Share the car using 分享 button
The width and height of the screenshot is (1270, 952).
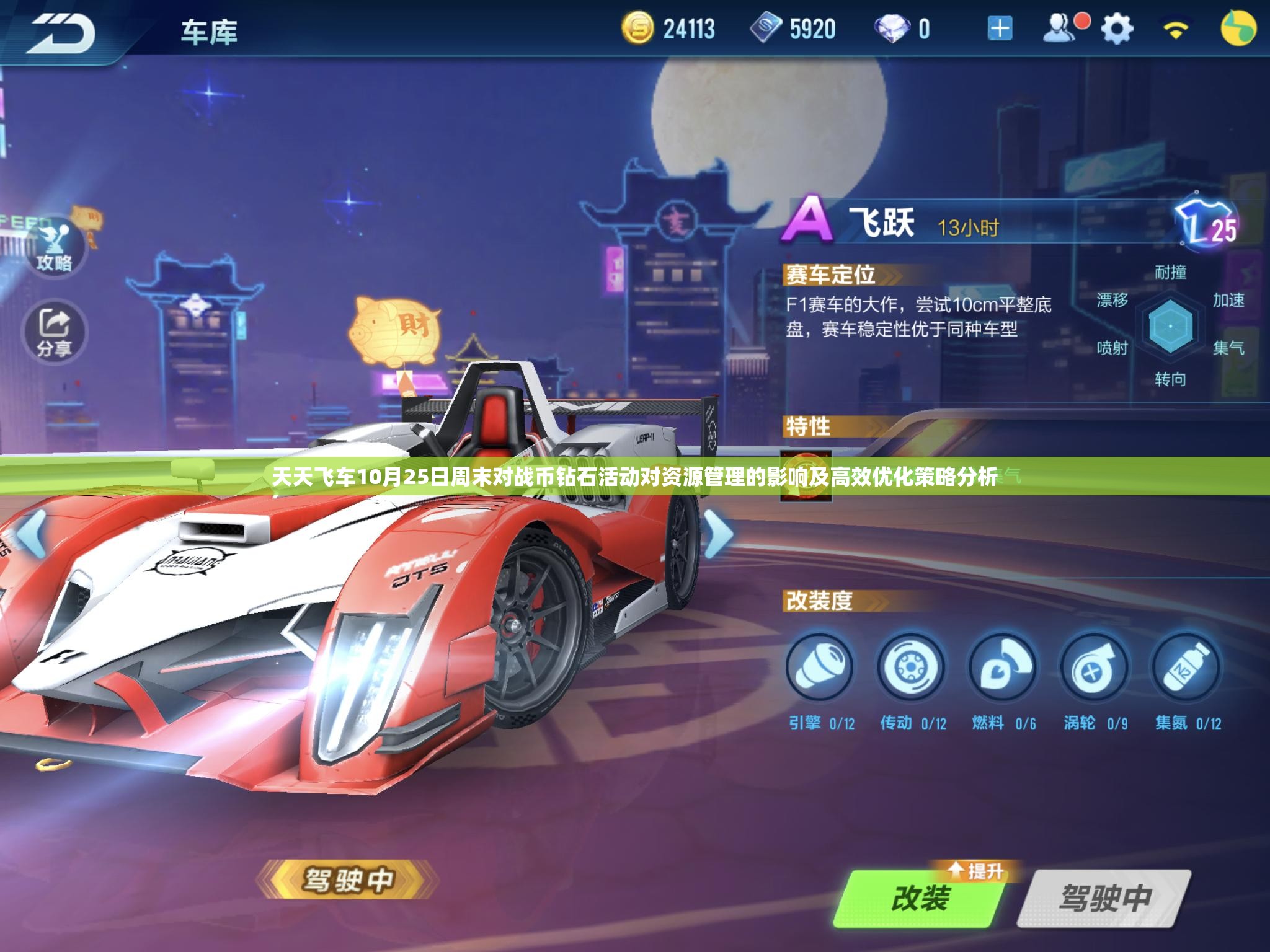(55, 333)
